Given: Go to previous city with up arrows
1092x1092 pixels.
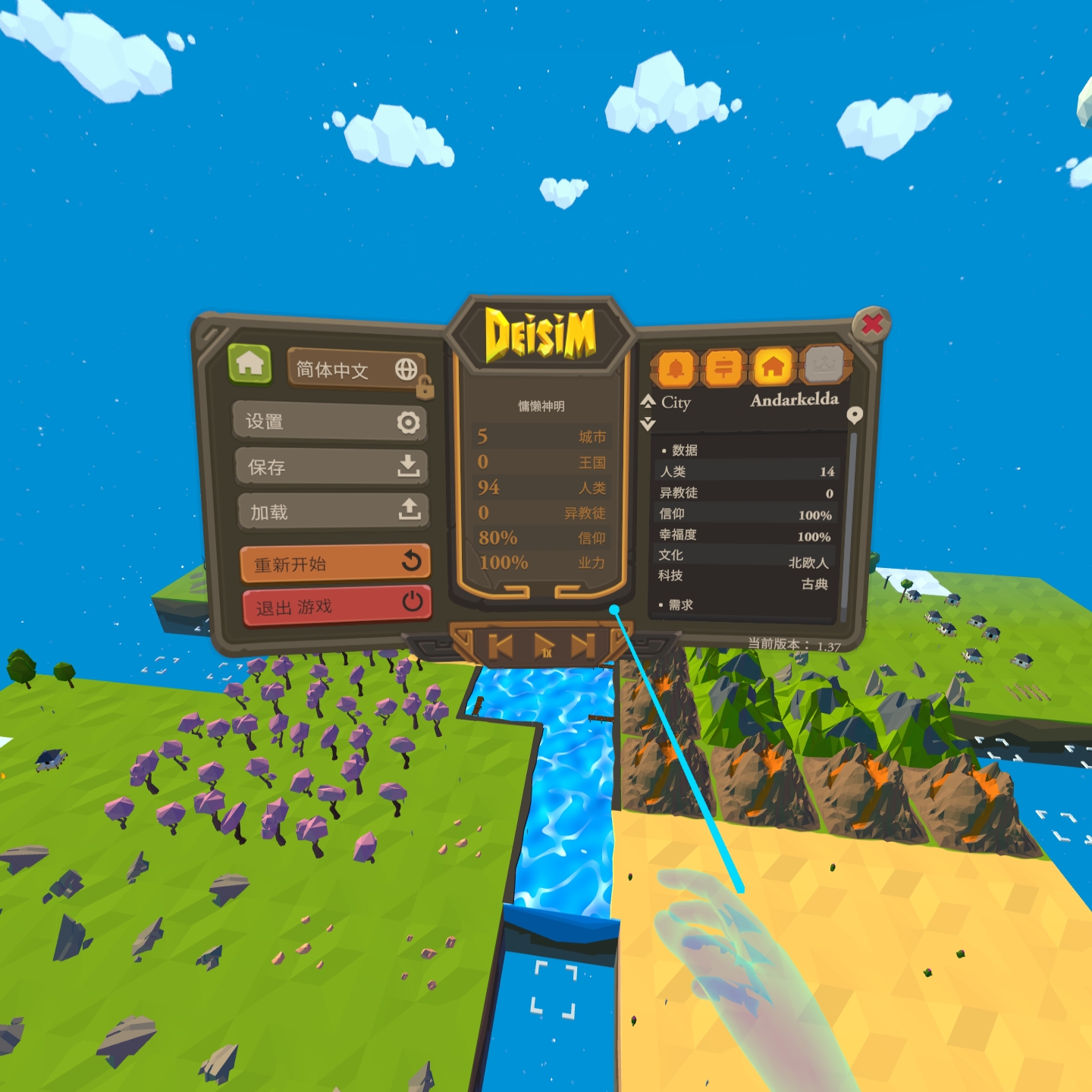Looking at the screenshot, I should point(648,400).
